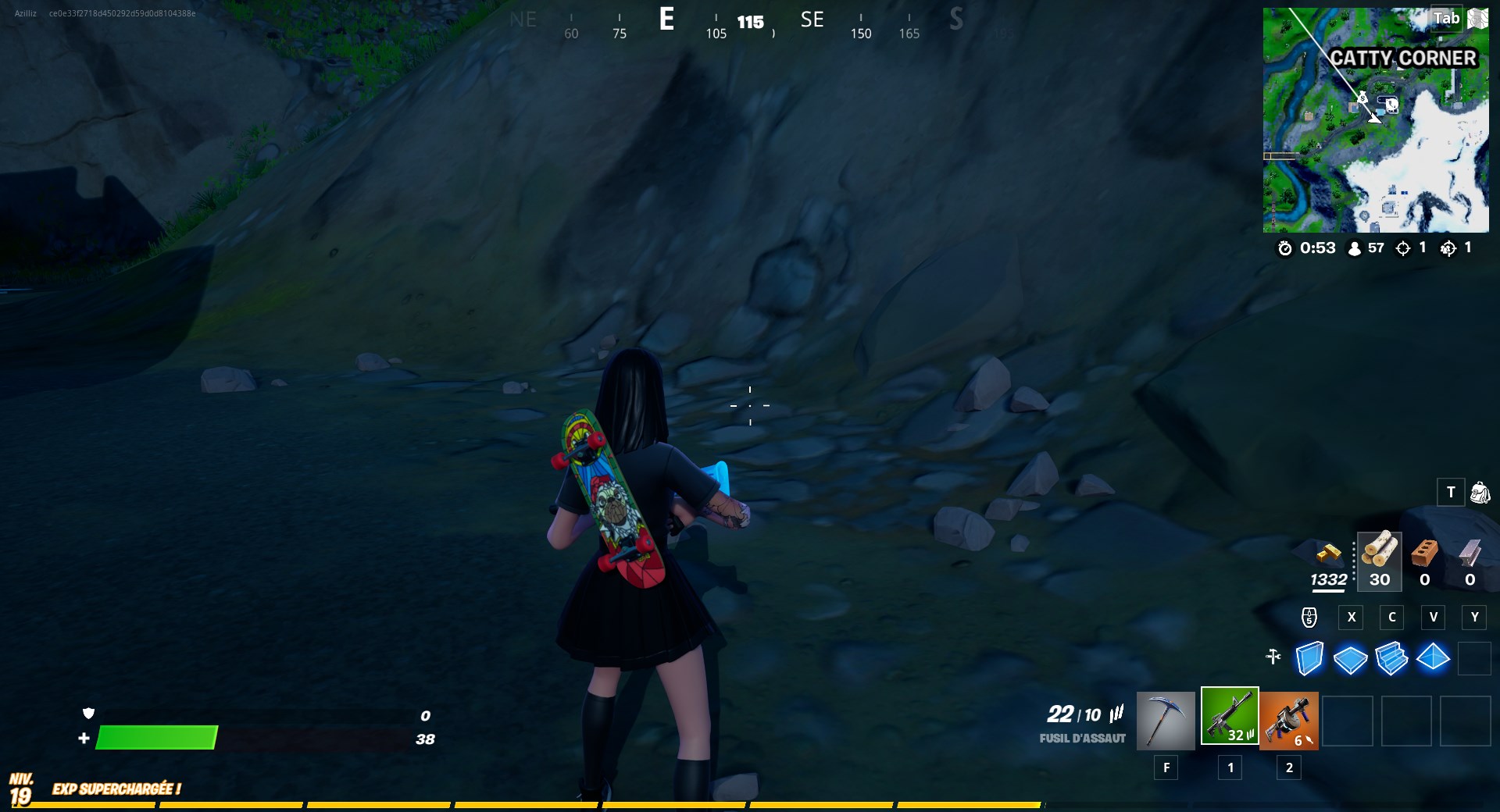The image size is (1500, 812).
Task: Click the stopwatch icon next to 0:53
Action: [1286, 248]
